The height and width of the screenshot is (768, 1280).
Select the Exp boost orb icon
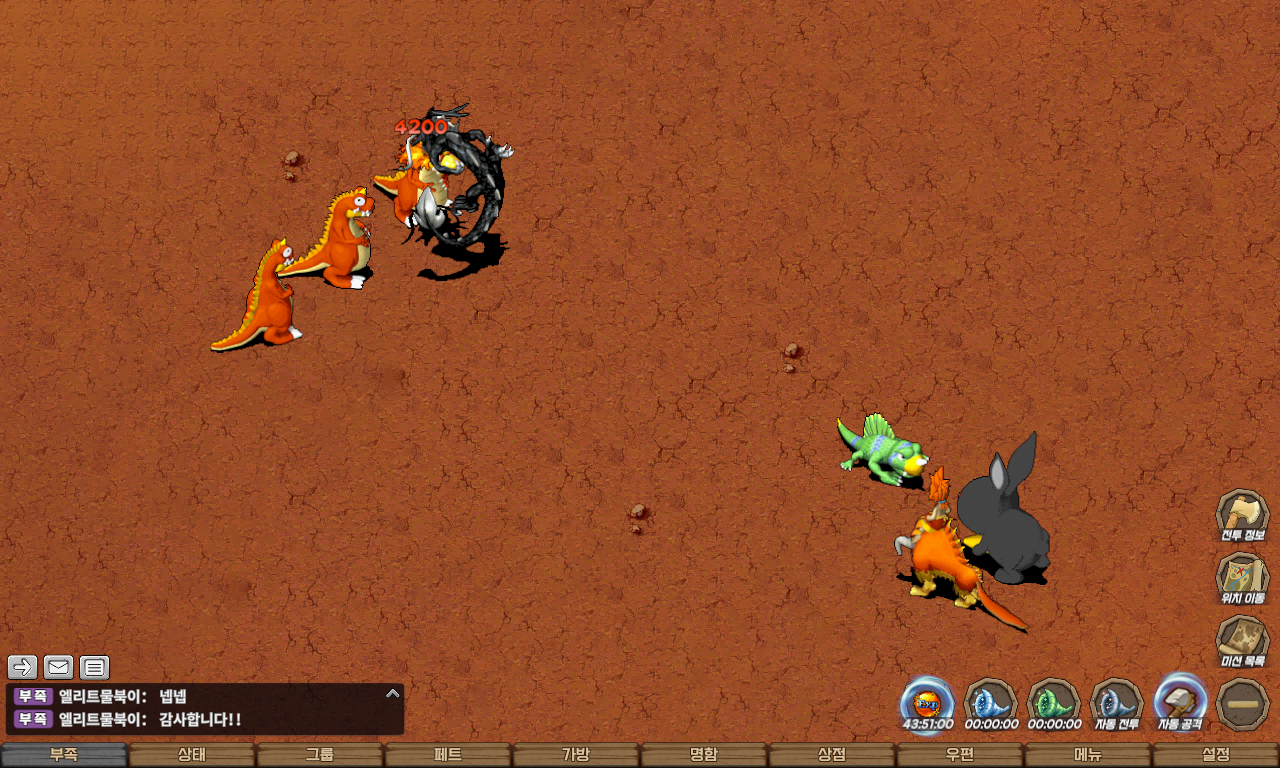tap(927, 700)
